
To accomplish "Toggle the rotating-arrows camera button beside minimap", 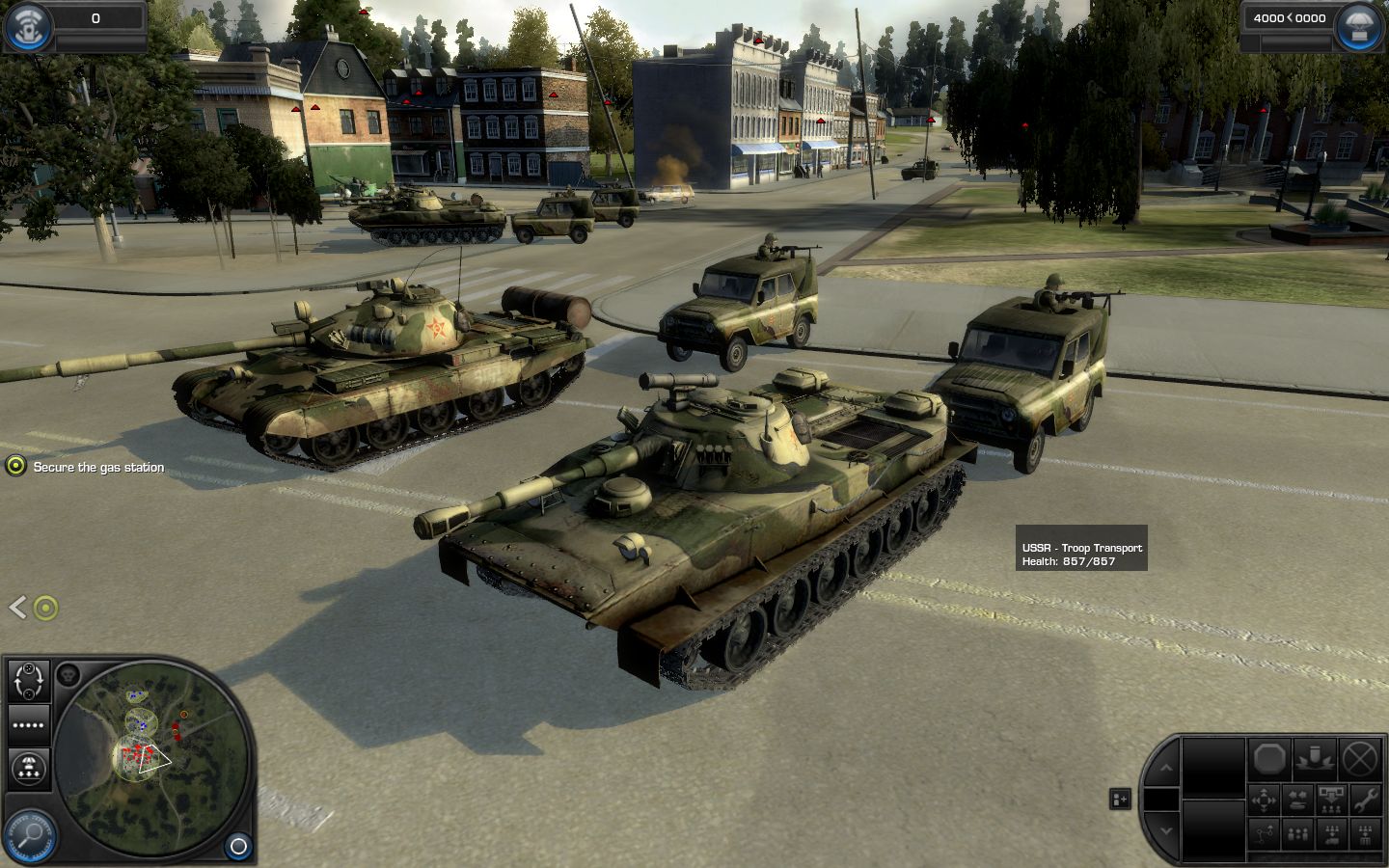I will pos(29,681).
